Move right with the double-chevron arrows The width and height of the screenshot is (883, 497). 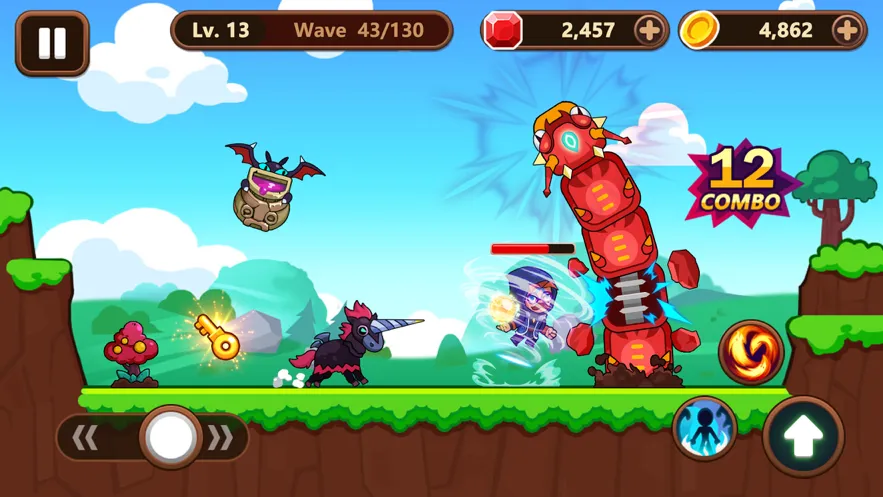(222, 437)
